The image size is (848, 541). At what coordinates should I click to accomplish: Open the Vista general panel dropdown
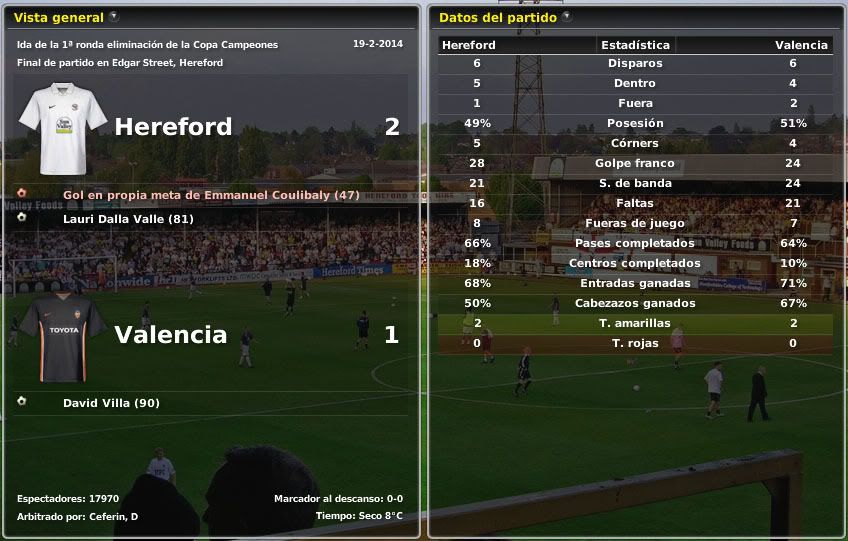point(114,17)
